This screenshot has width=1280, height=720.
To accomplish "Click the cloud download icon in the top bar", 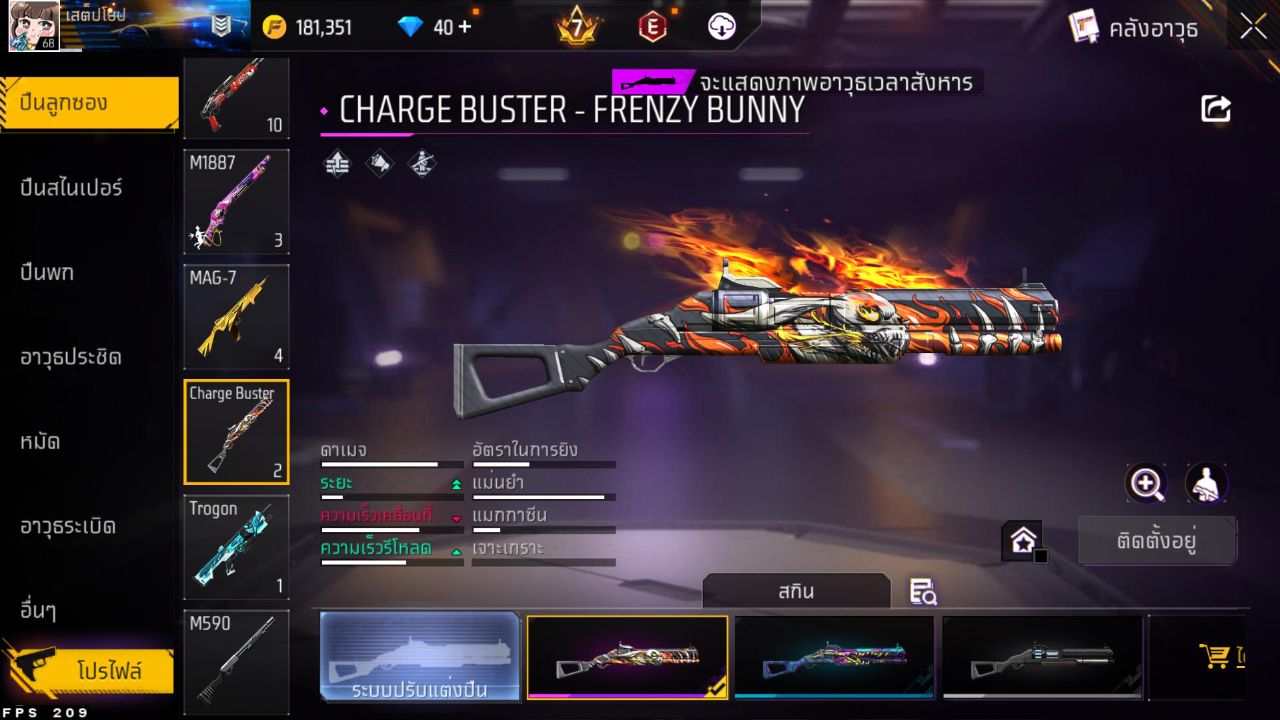I will [722, 27].
